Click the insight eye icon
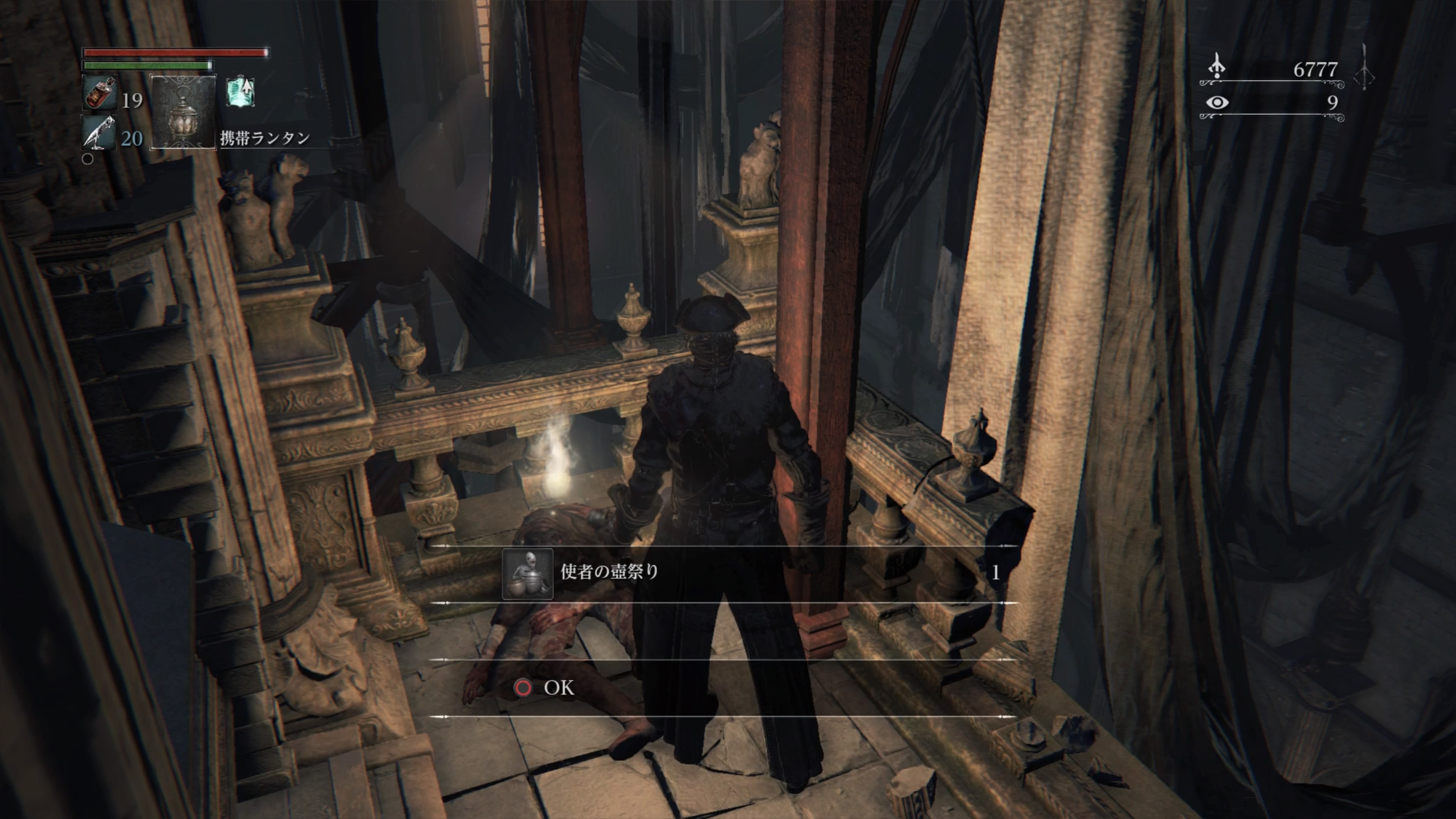The image size is (1456, 819). tap(1216, 102)
